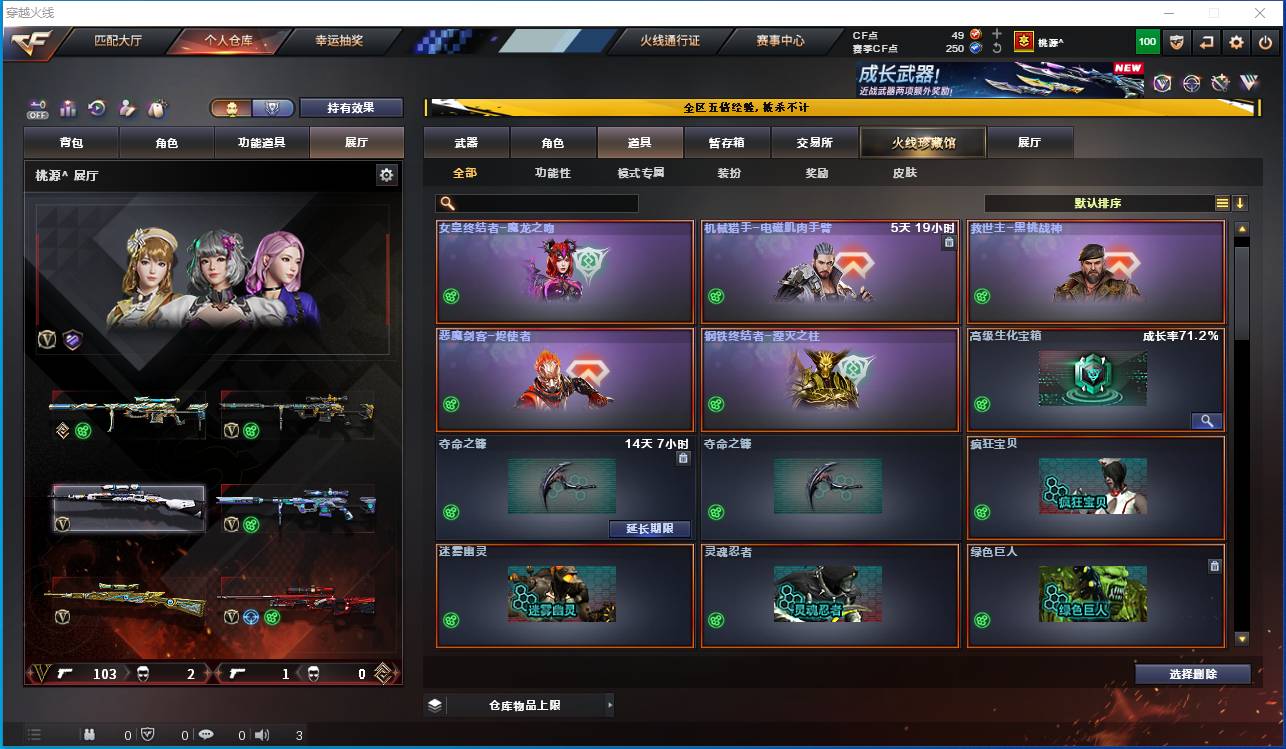1286x749 pixels.
Task: Select the shield badge icon beside the green 100
Action: coord(1177,42)
